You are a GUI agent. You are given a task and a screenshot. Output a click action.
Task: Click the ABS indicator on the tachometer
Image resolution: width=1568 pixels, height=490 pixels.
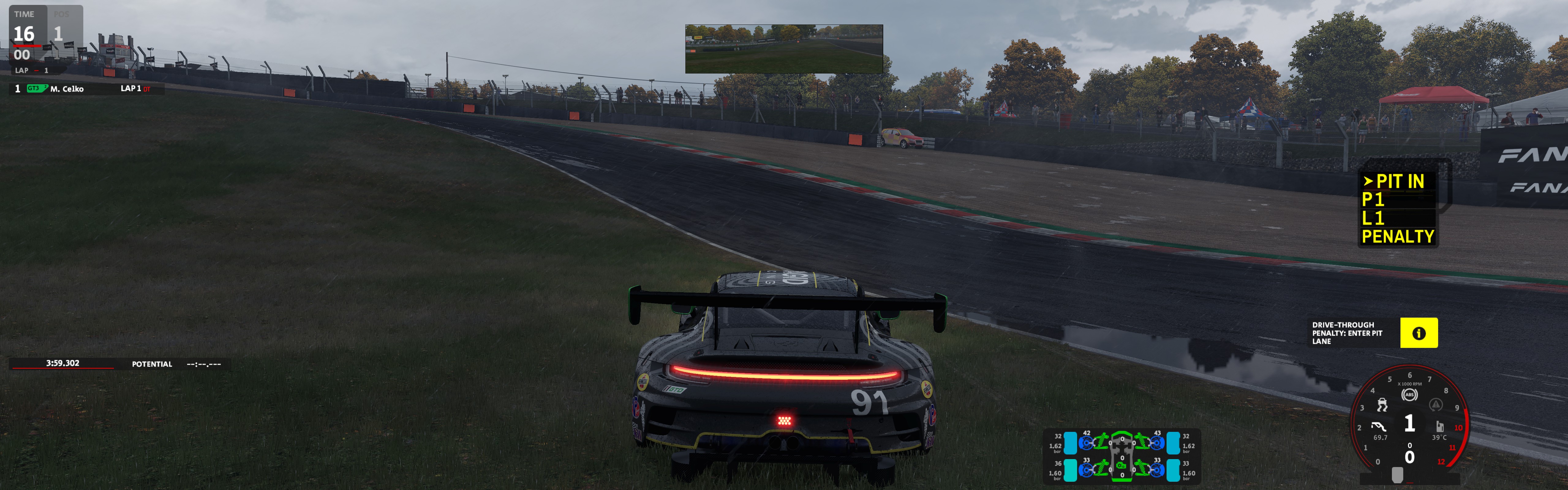pyautogui.click(x=1408, y=395)
